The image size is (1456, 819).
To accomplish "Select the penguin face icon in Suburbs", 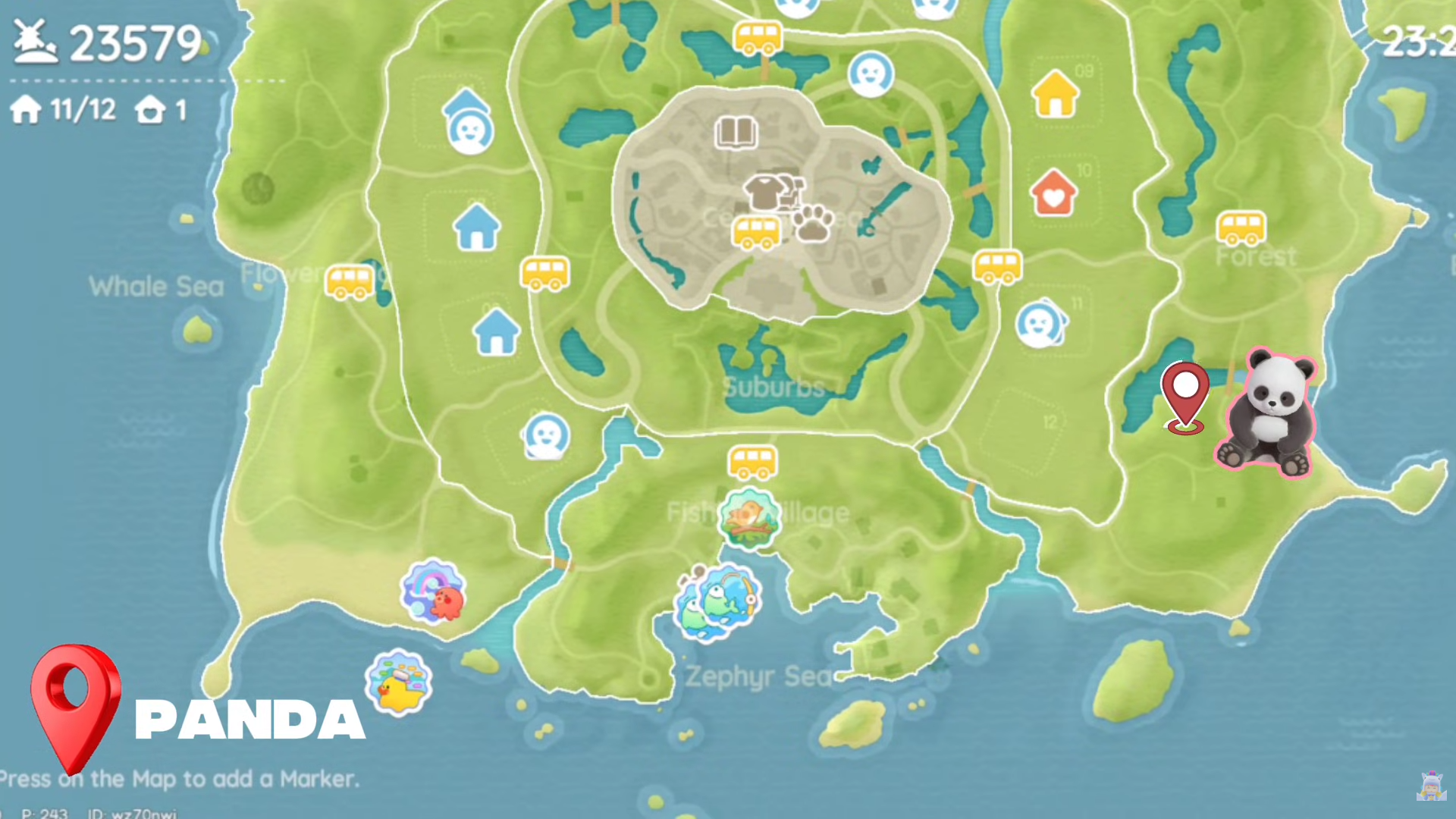I will 544,438.
